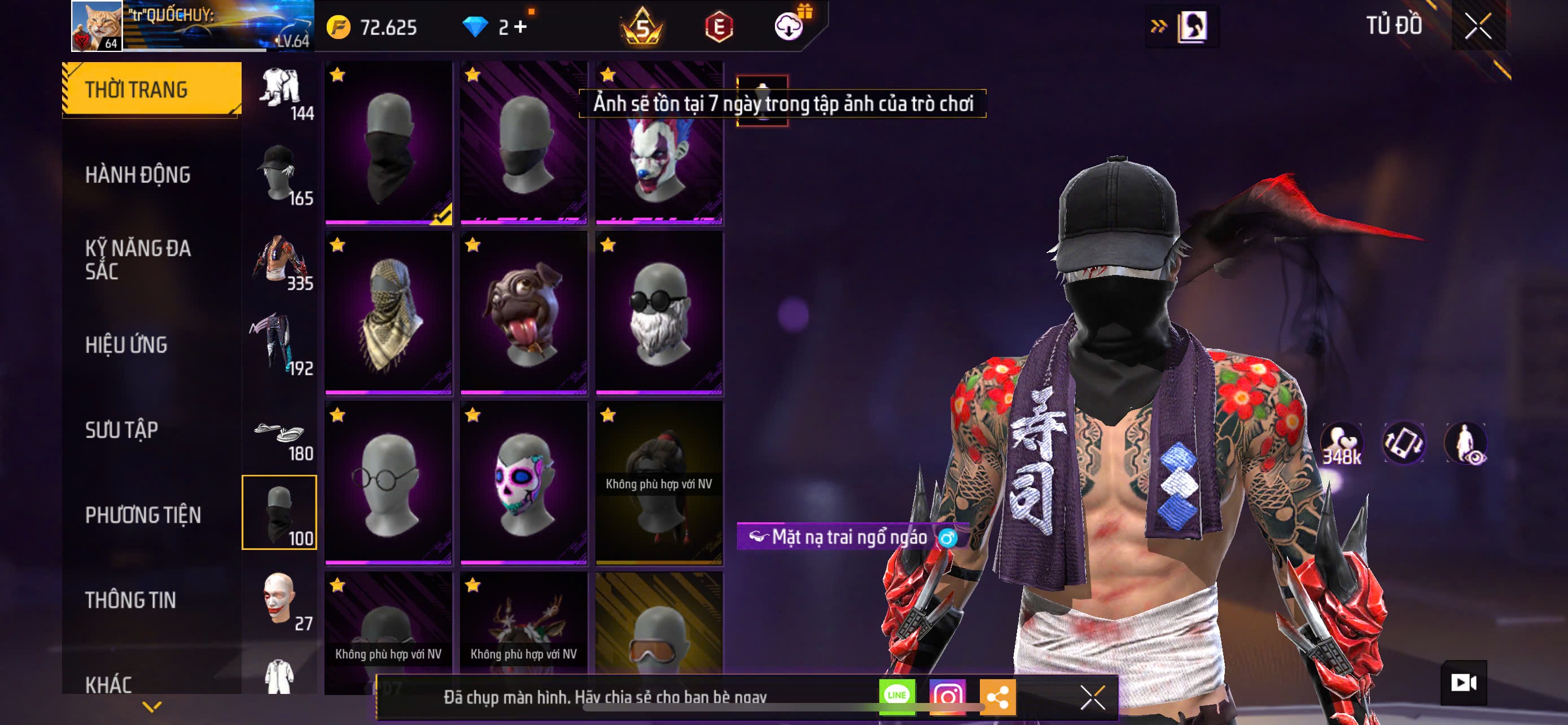Open the KỸ NĂNG ĐA SẮC section
The image size is (1568, 725).
click(138, 259)
